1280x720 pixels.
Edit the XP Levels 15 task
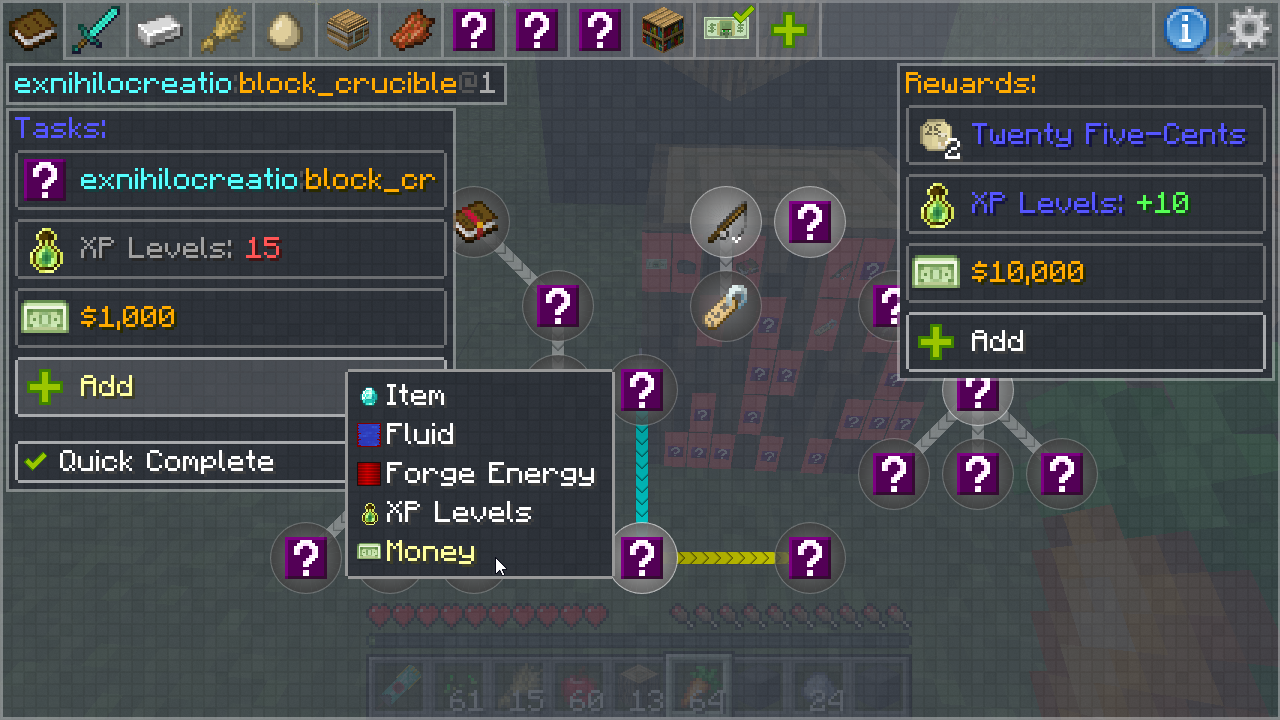click(231, 249)
